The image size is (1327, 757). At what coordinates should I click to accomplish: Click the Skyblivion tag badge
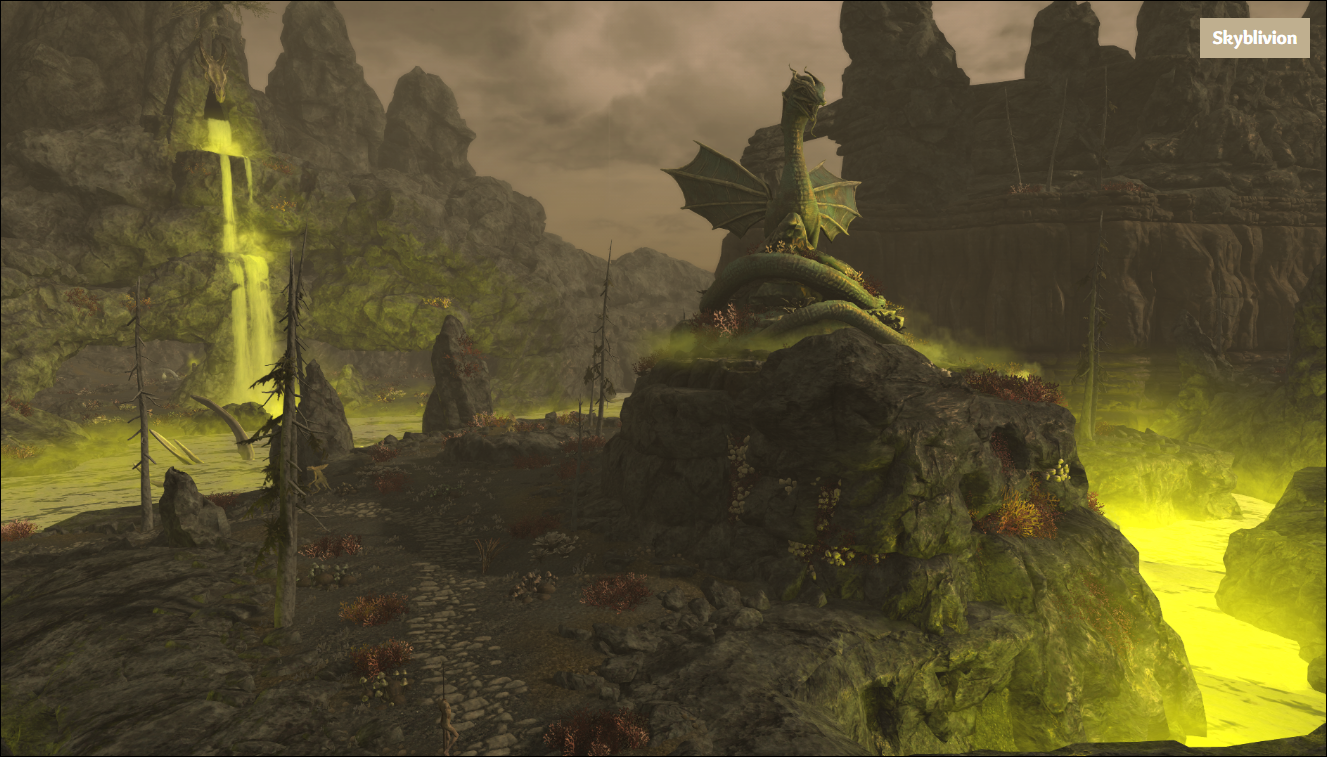(x=1254, y=38)
